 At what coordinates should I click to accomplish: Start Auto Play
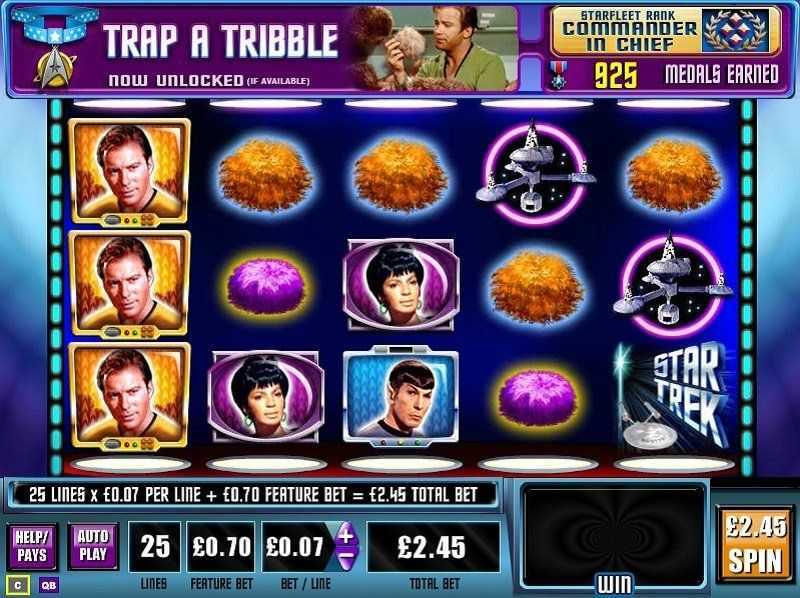click(93, 546)
